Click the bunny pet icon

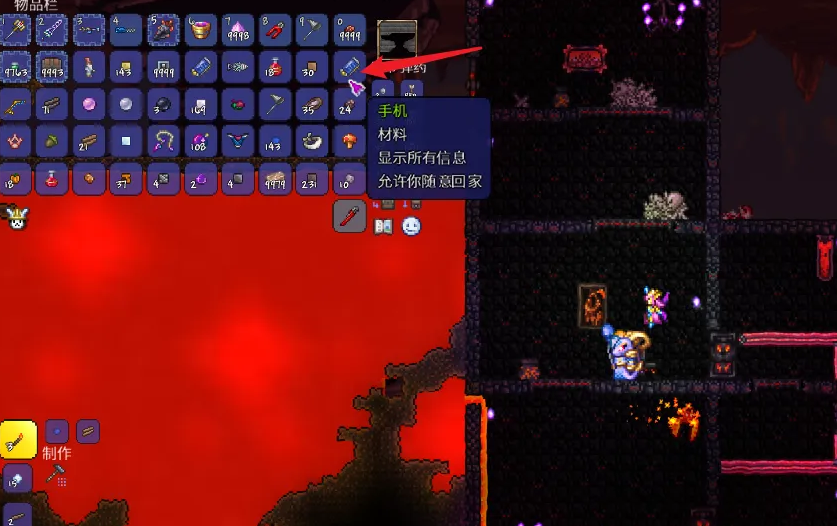tap(16, 217)
